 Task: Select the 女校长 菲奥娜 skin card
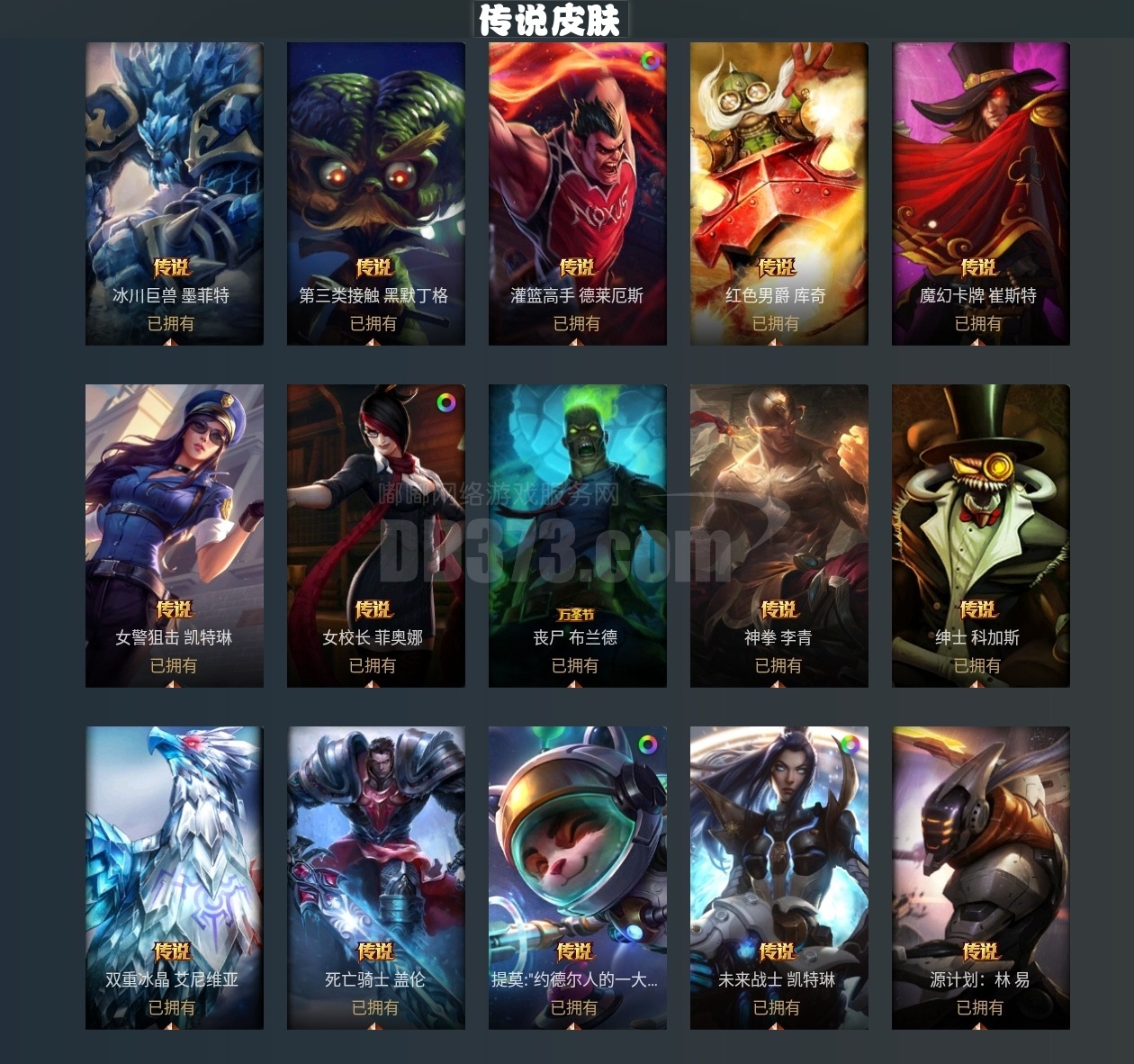tap(375, 536)
